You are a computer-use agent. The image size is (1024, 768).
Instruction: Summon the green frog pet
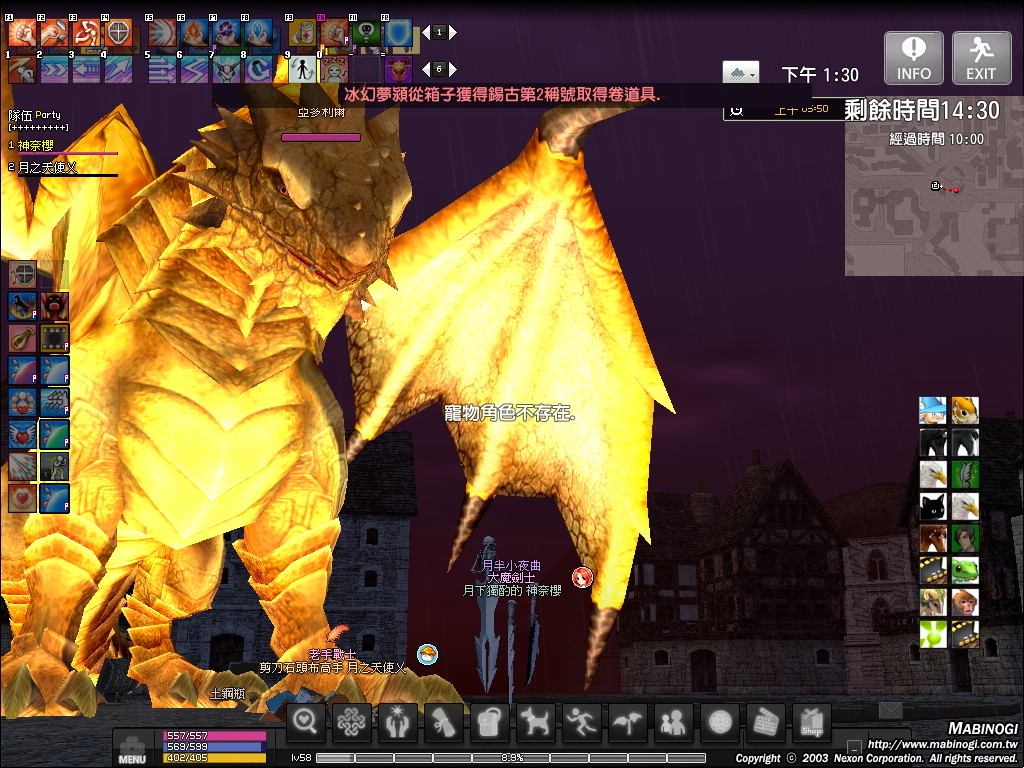[x=965, y=571]
